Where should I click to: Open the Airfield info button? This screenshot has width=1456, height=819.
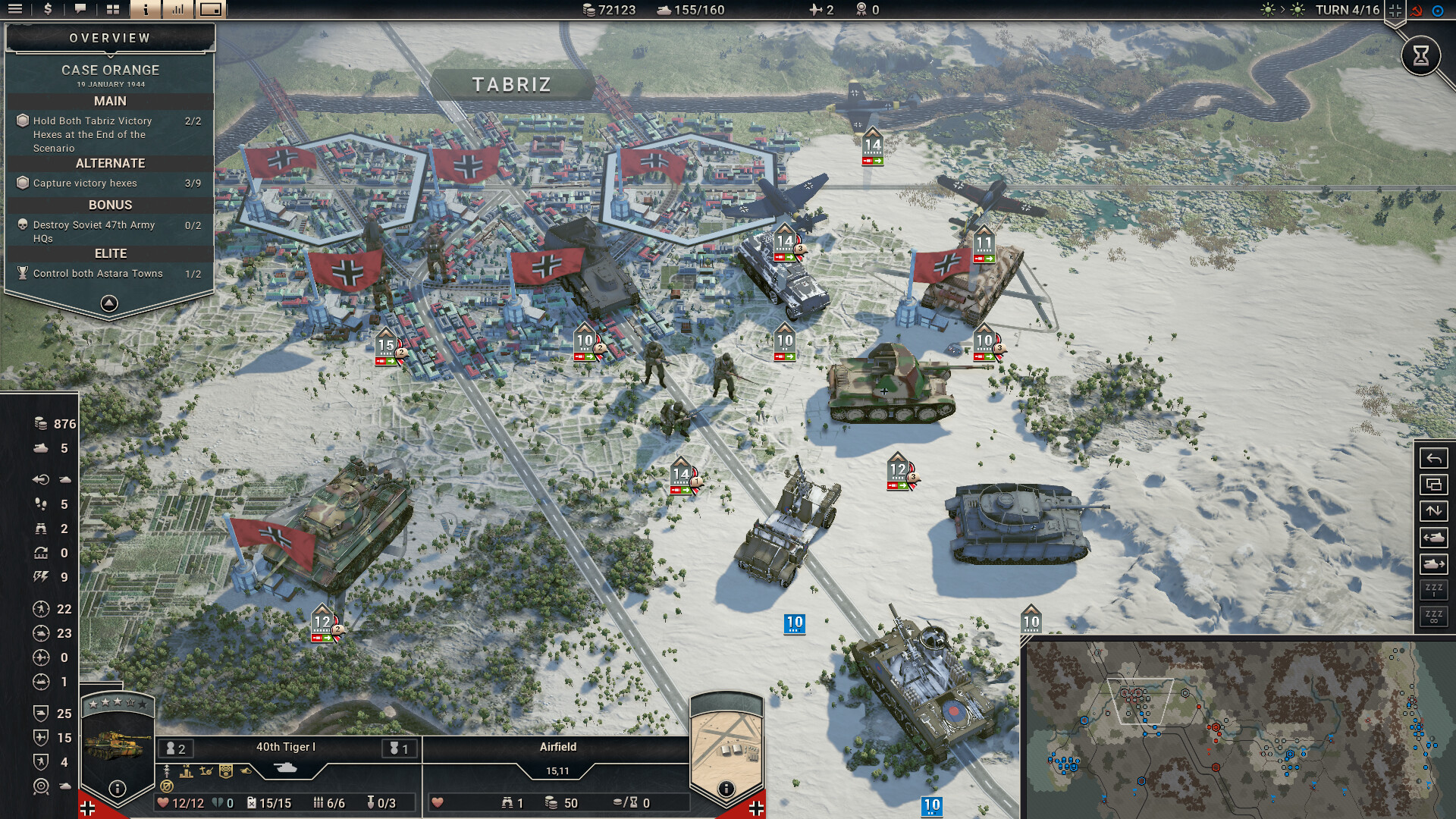728,790
